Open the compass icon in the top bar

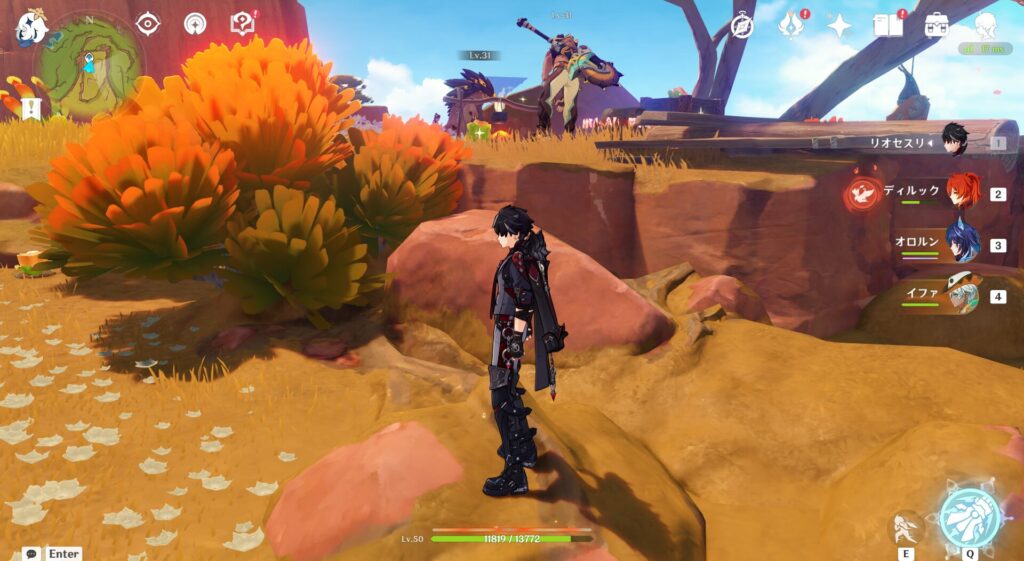pos(742,26)
